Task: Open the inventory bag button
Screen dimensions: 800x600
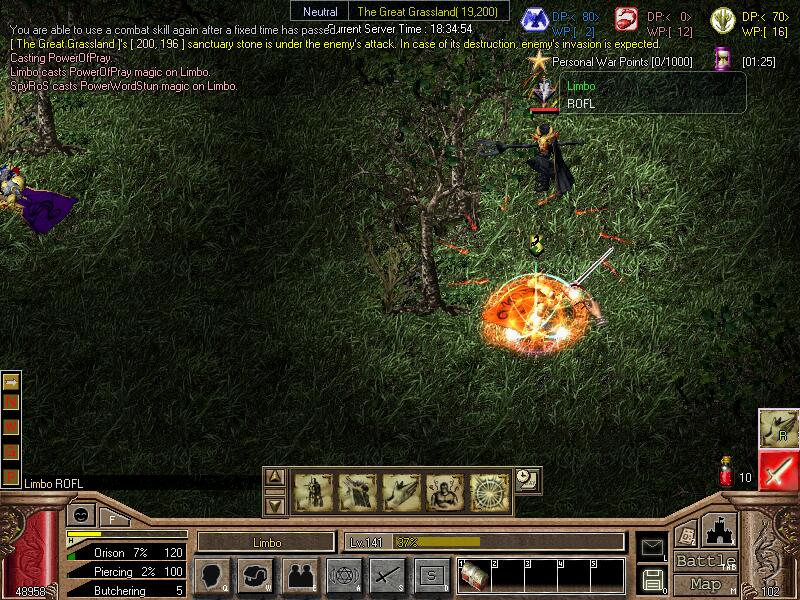Action: point(255,575)
